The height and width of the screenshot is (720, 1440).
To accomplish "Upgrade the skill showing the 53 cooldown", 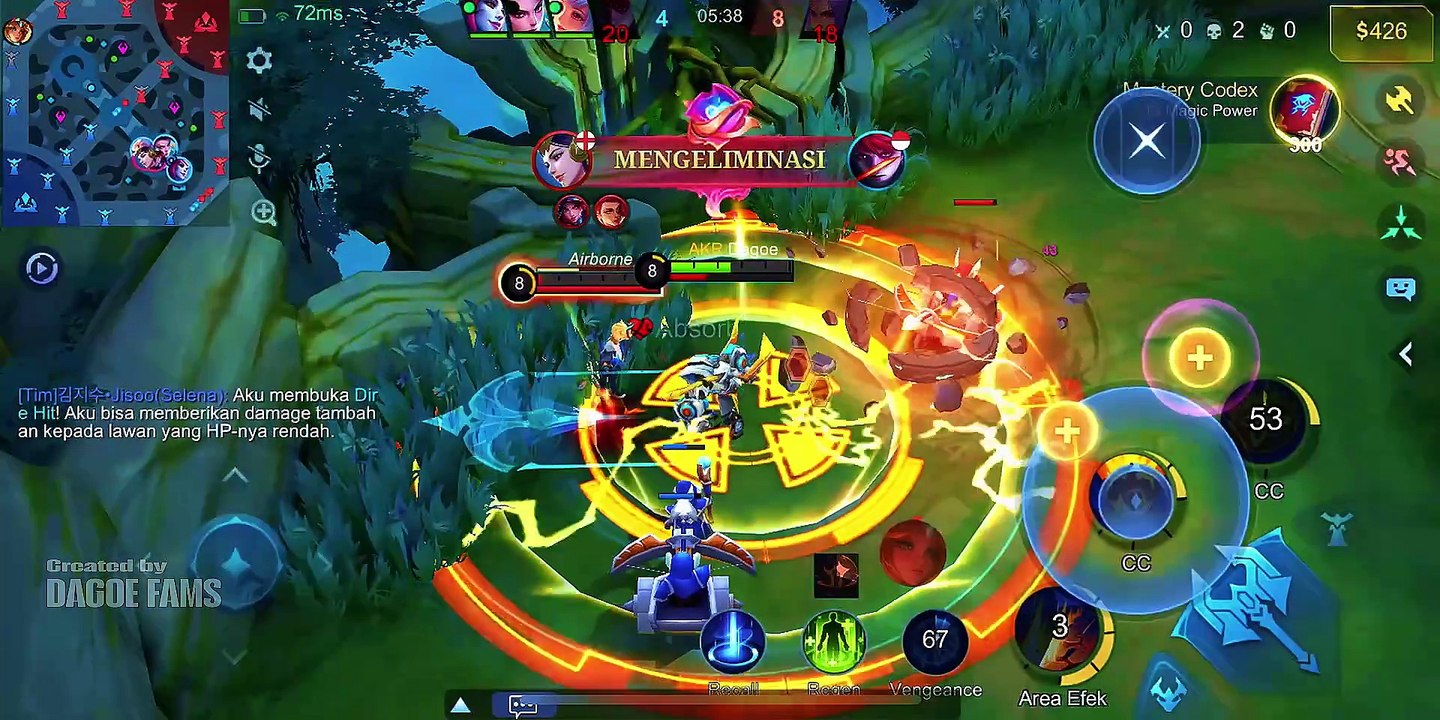I will pos(1199,358).
